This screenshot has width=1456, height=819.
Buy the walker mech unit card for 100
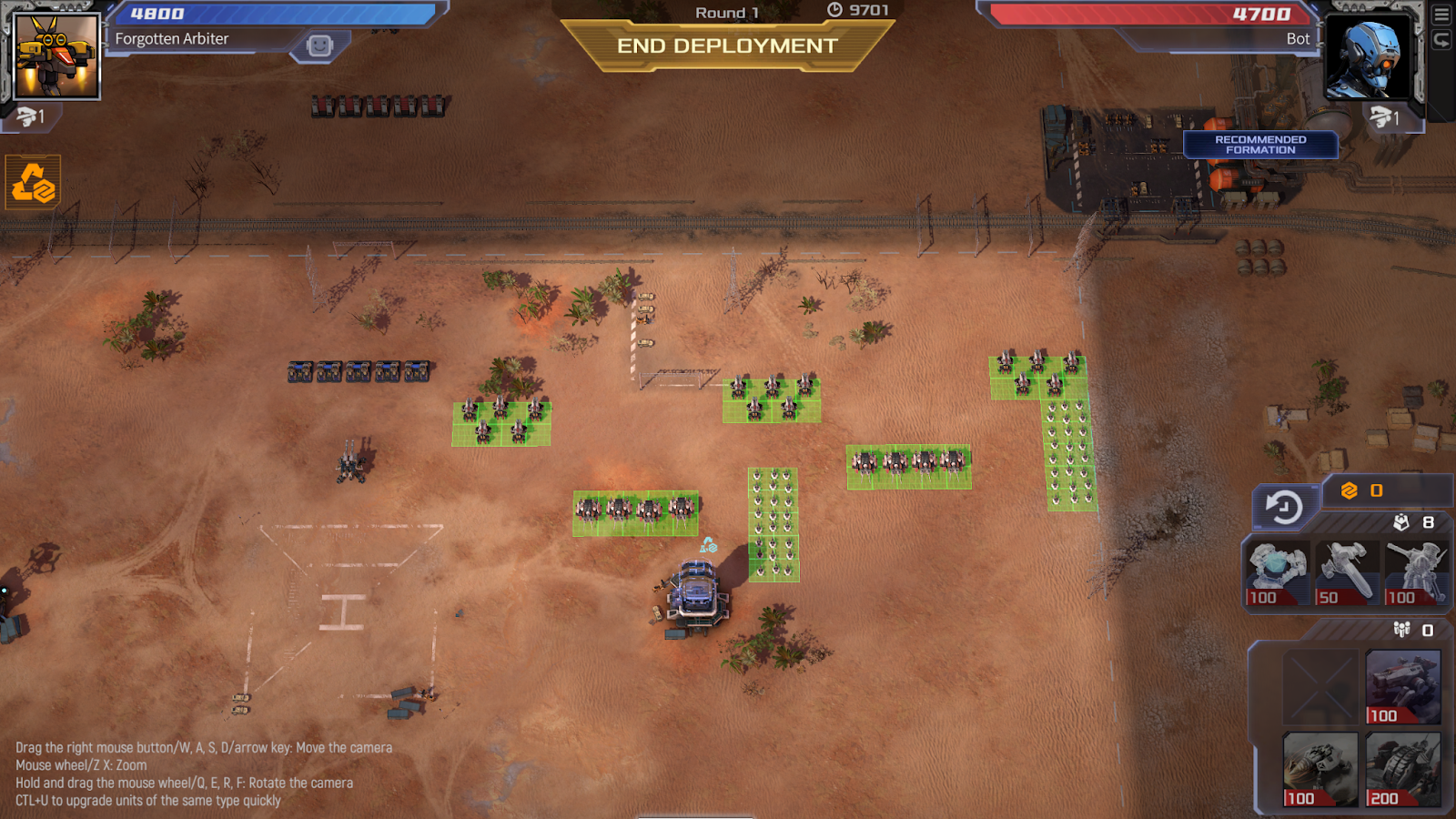(x=1402, y=686)
